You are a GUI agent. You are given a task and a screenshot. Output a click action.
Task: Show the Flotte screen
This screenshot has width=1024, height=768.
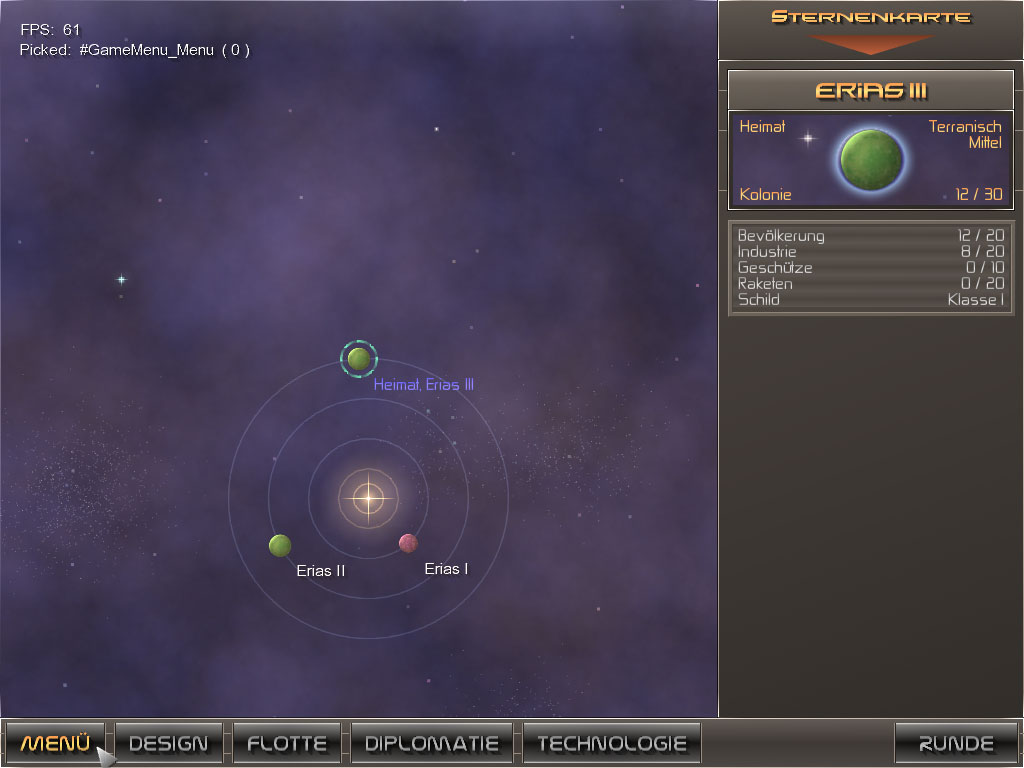click(286, 743)
